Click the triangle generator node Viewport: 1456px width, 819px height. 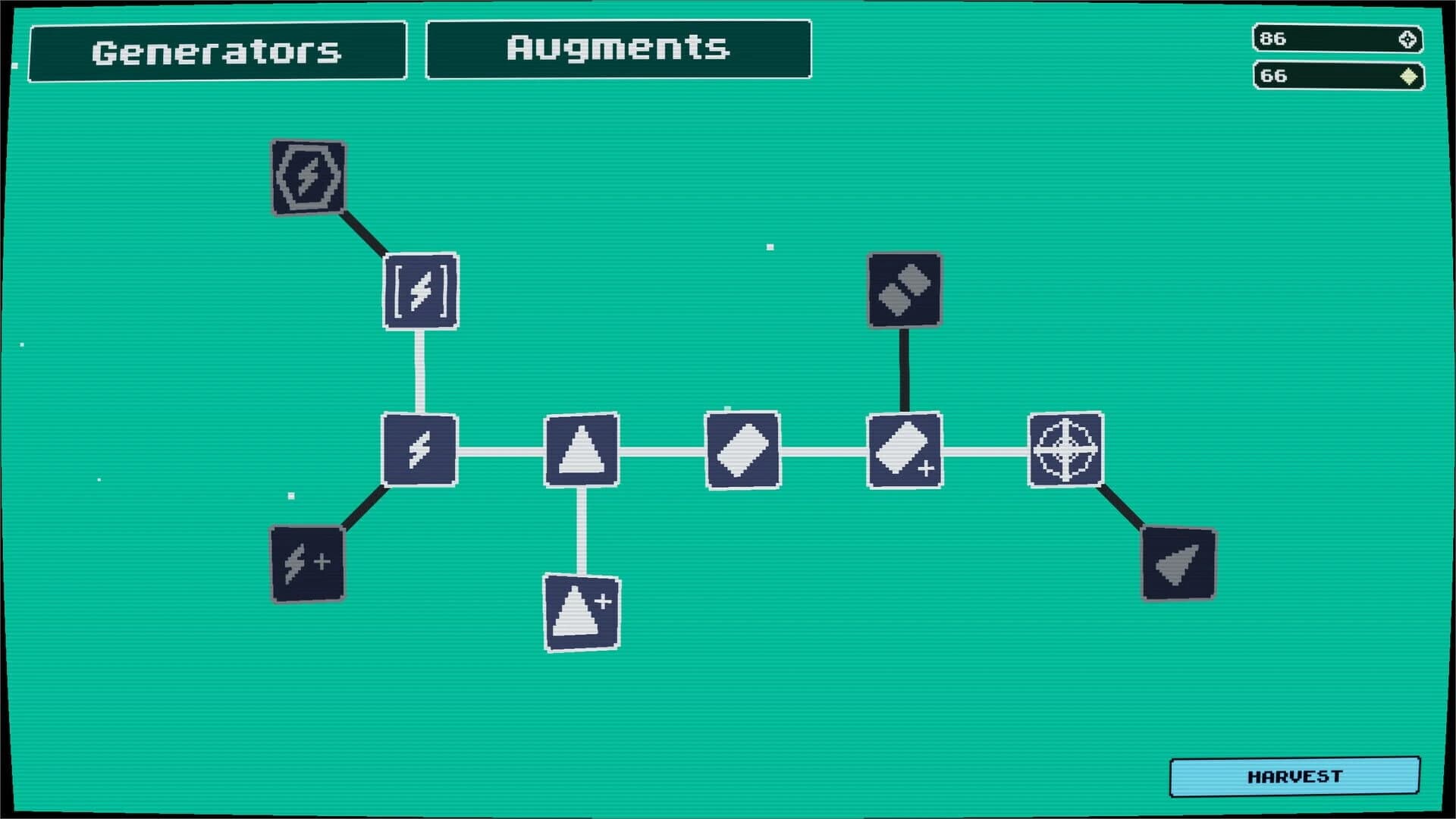click(581, 449)
